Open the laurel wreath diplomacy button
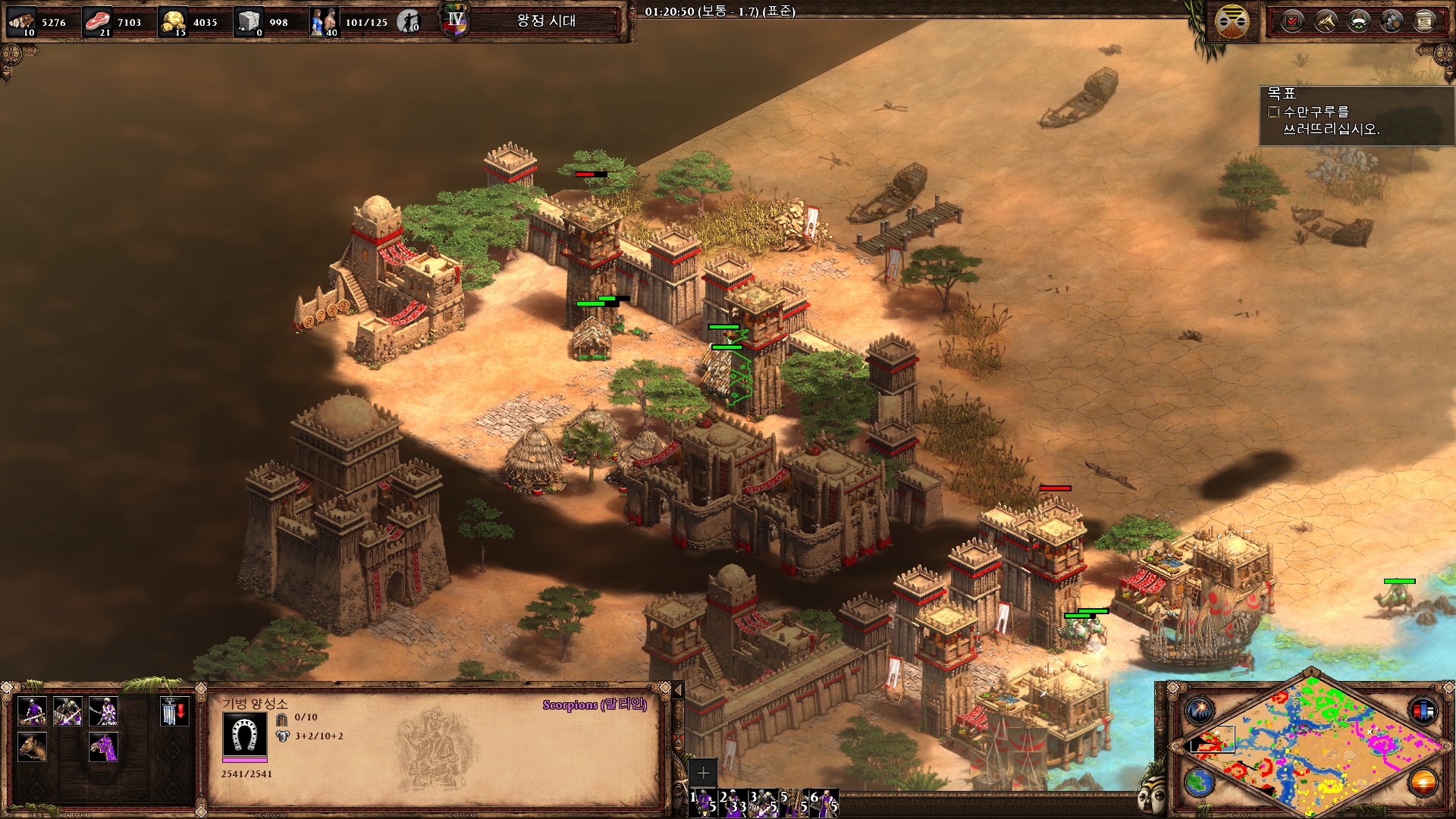 (1358, 21)
